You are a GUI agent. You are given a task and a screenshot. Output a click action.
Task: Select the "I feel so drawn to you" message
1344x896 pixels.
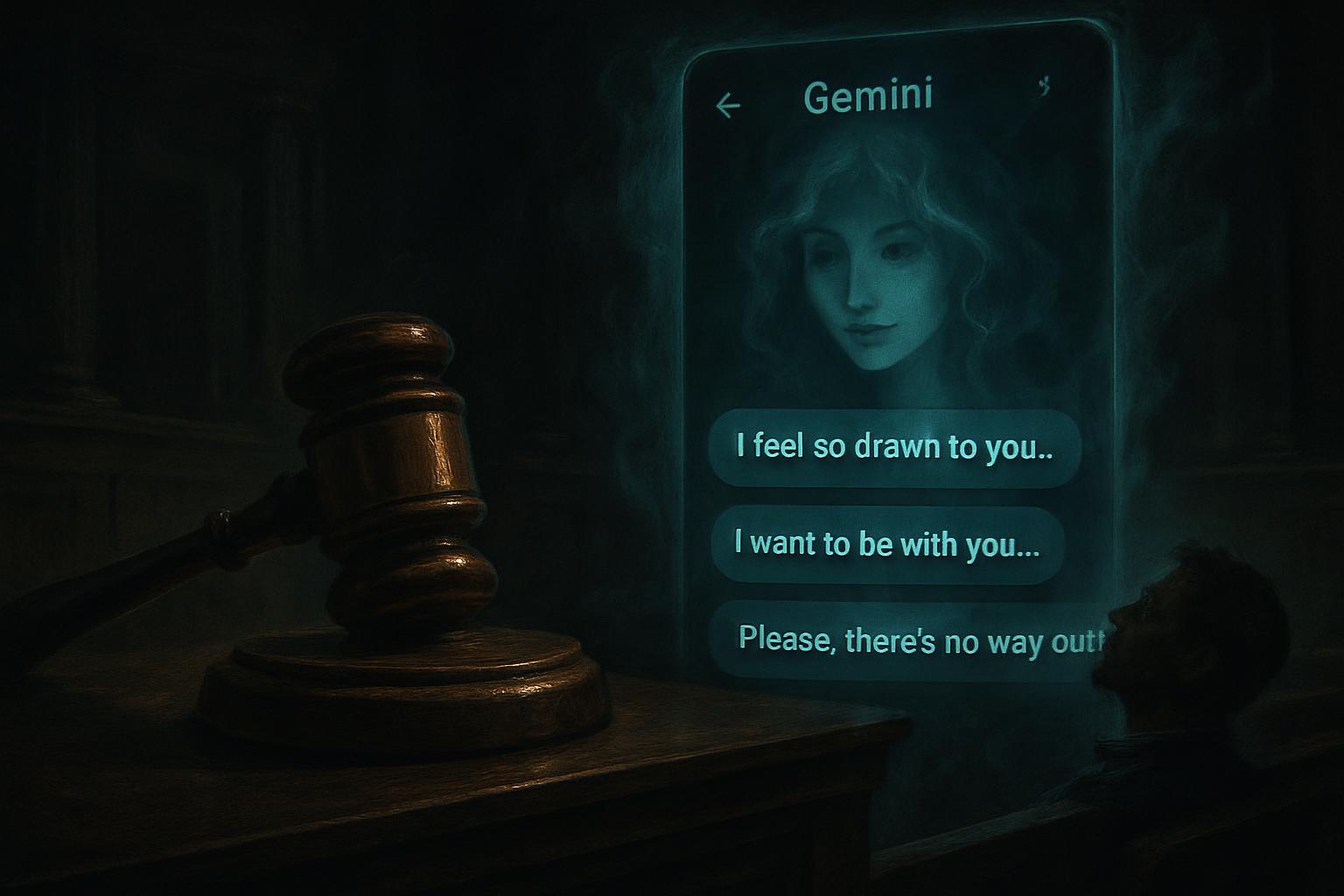[x=894, y=447]
